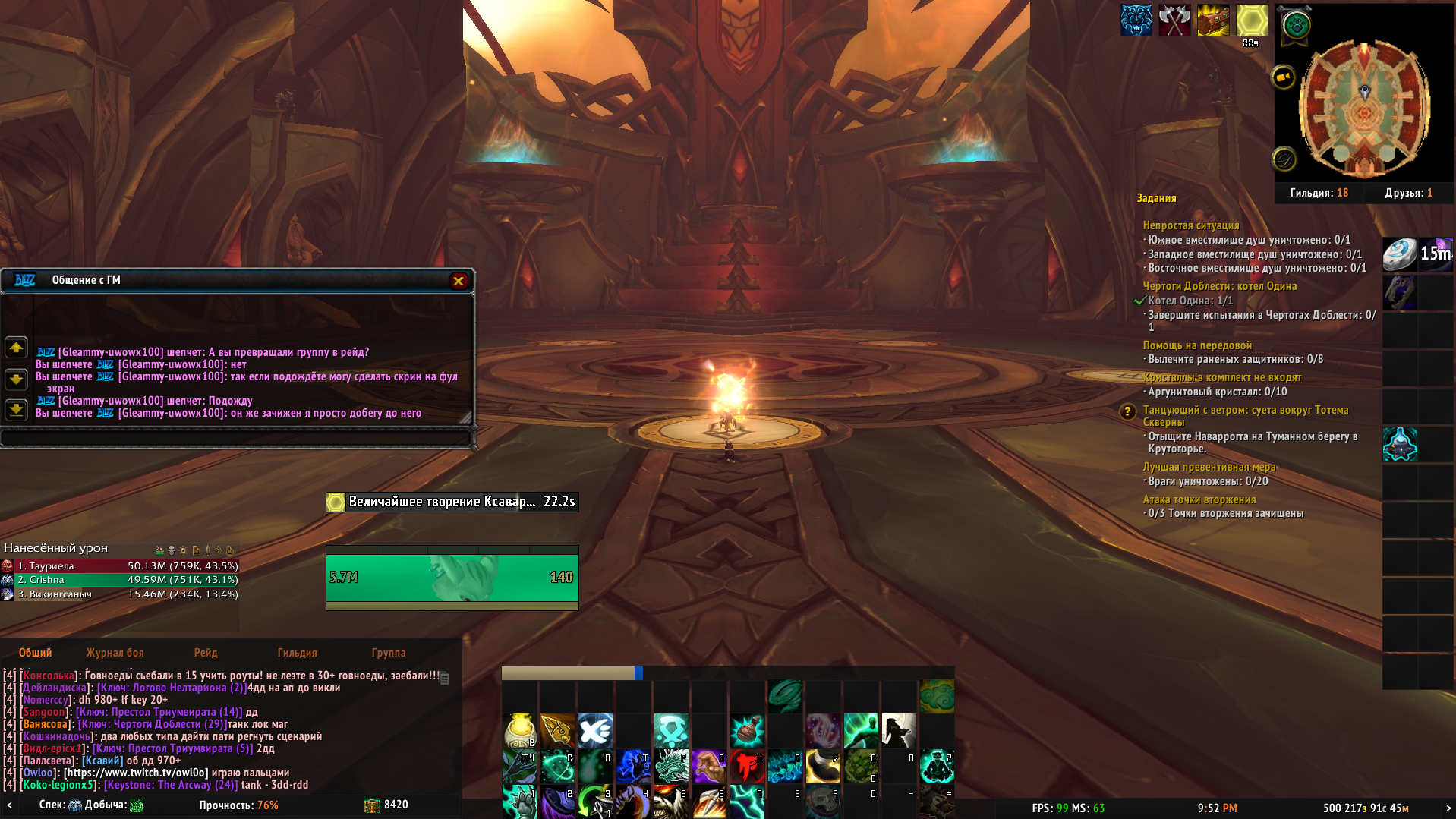This screenshot has width=1456, height=819.
Task: Type in the GM chat input field
Action: (235, 438)
